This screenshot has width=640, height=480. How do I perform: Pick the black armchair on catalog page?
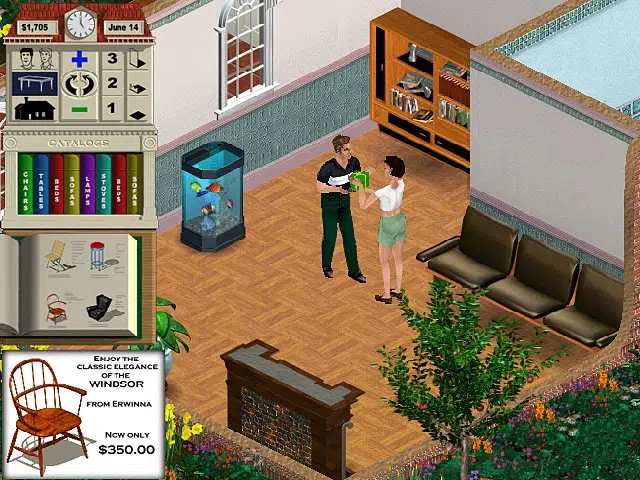click(100, 308)
